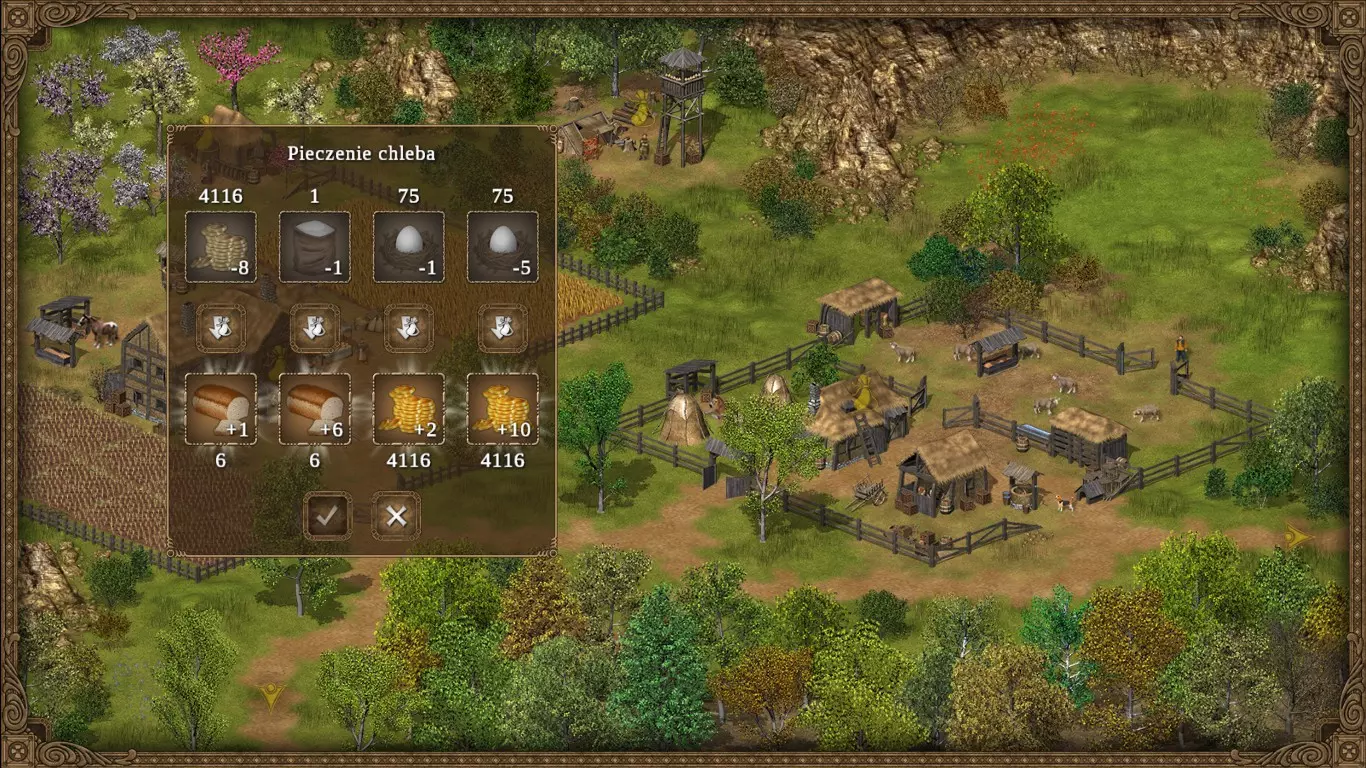Select the coins slot showing -8
Screen dimensions: 1366x768
221,246
